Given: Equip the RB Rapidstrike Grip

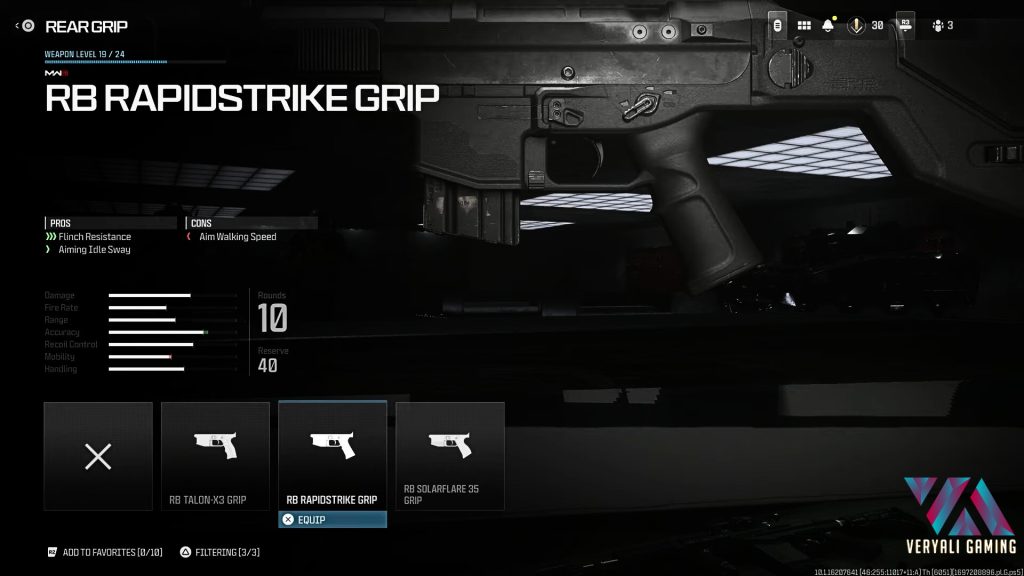Looking at the screenshot, I should (x=332, y=520).
